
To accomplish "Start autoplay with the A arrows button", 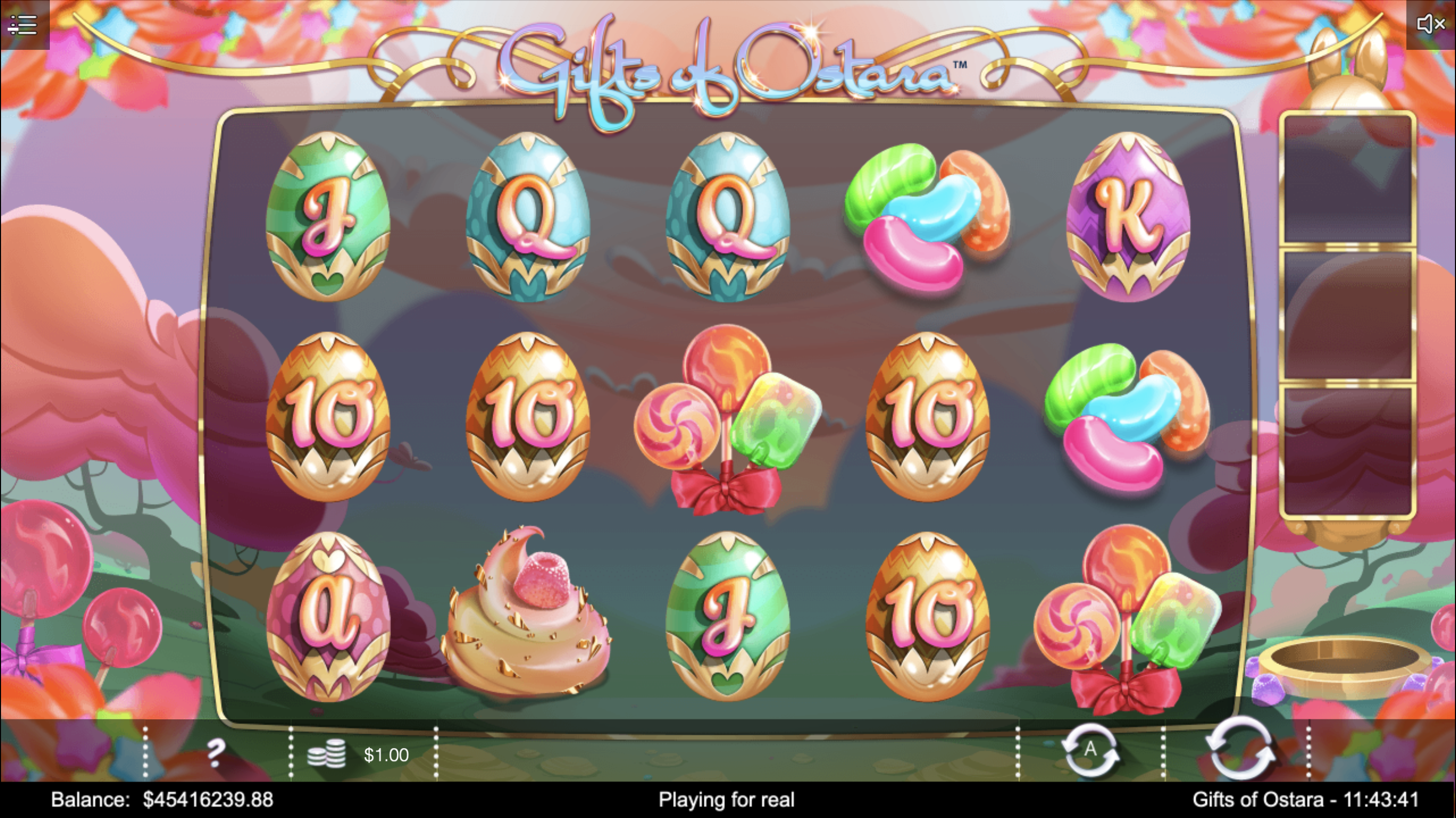I will 1090,751.
